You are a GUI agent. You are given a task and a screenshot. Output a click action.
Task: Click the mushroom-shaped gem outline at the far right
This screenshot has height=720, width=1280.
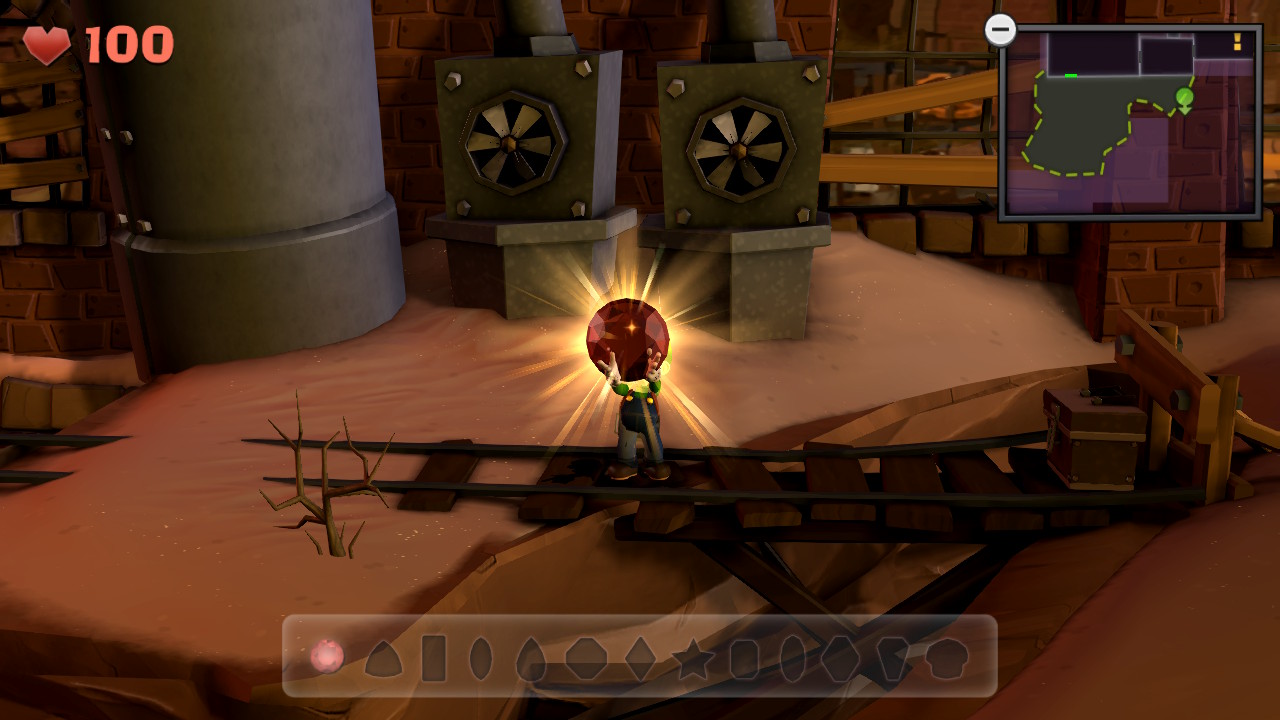[947, 658]
